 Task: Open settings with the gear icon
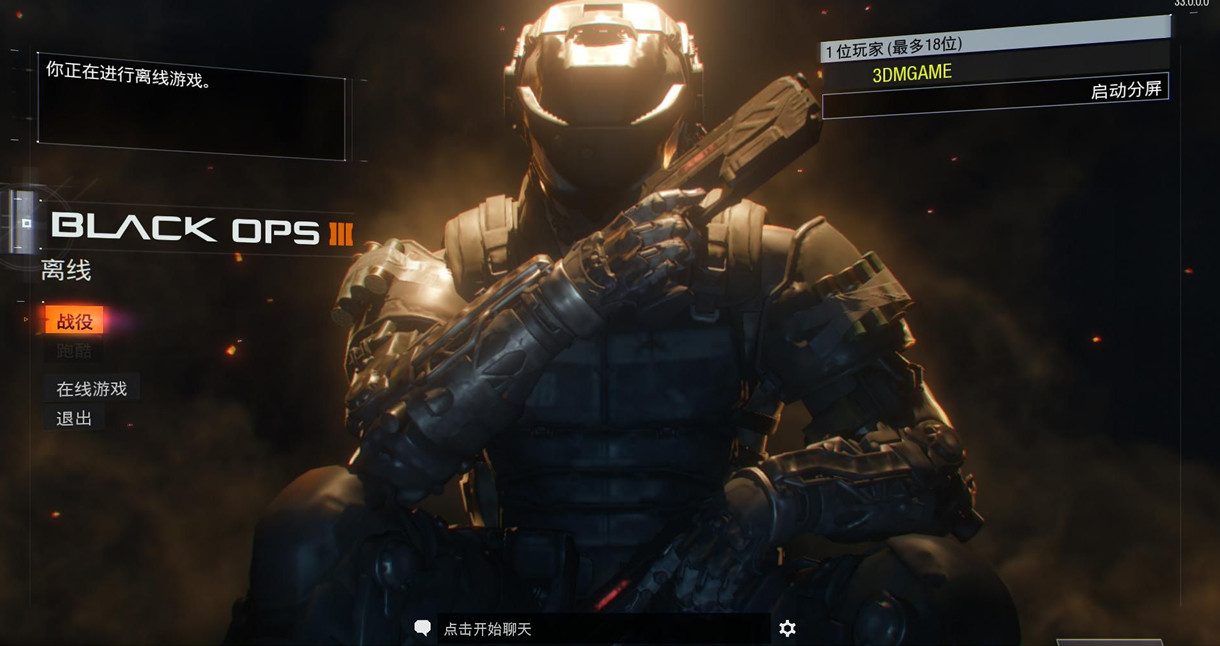[x=787, y=628]
